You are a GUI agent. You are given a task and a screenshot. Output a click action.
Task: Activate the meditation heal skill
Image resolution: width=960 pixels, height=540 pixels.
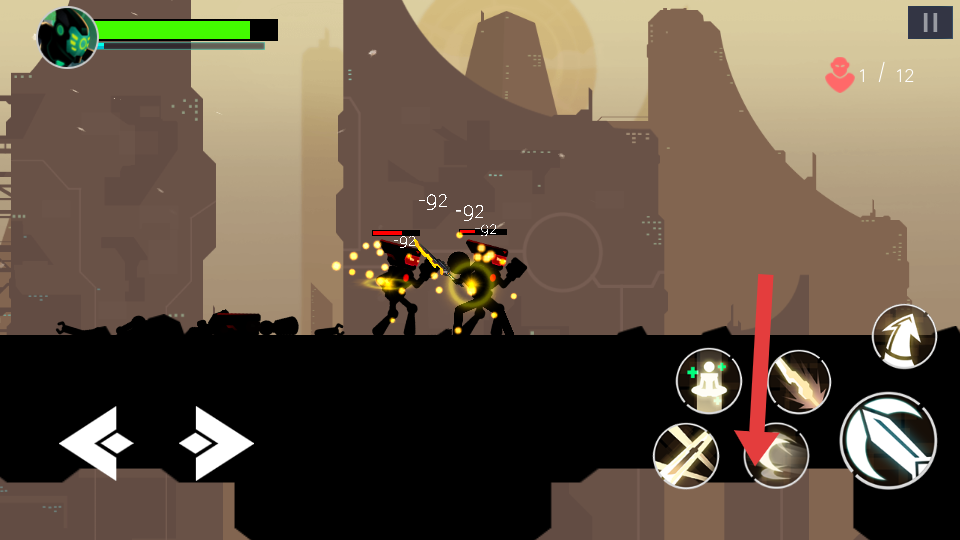(x=709, y=381)
